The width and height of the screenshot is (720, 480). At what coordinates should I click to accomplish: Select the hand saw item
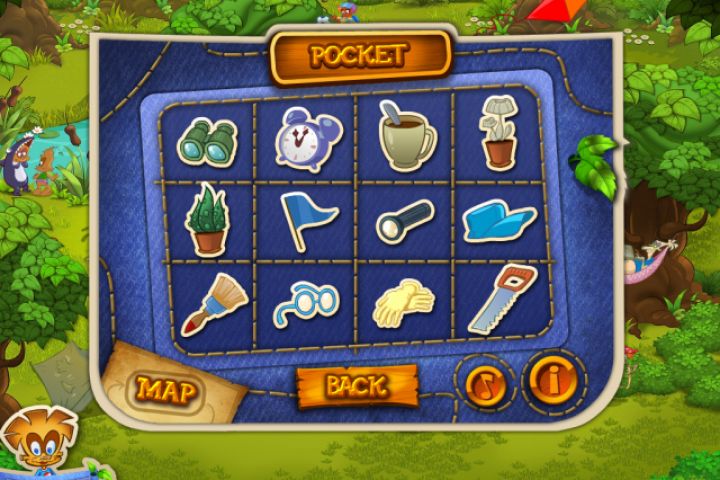(500, 299)
